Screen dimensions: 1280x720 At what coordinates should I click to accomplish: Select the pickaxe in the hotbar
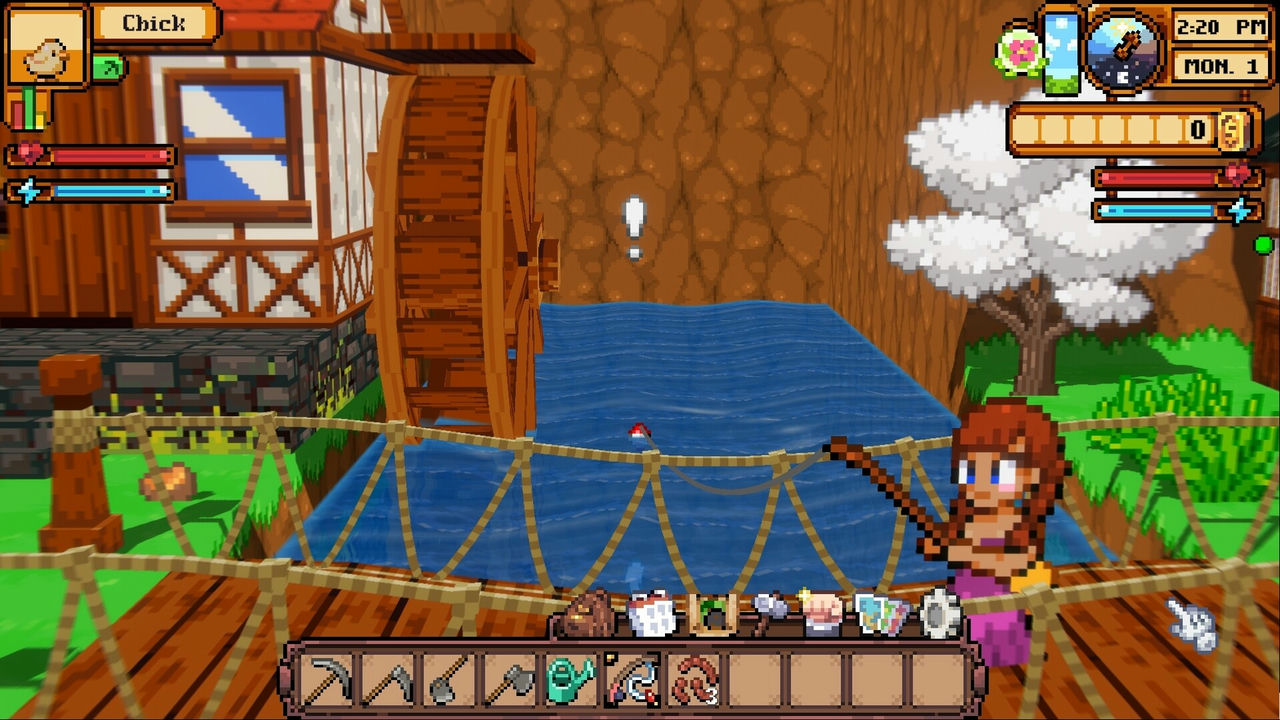(x=326, y=680)
